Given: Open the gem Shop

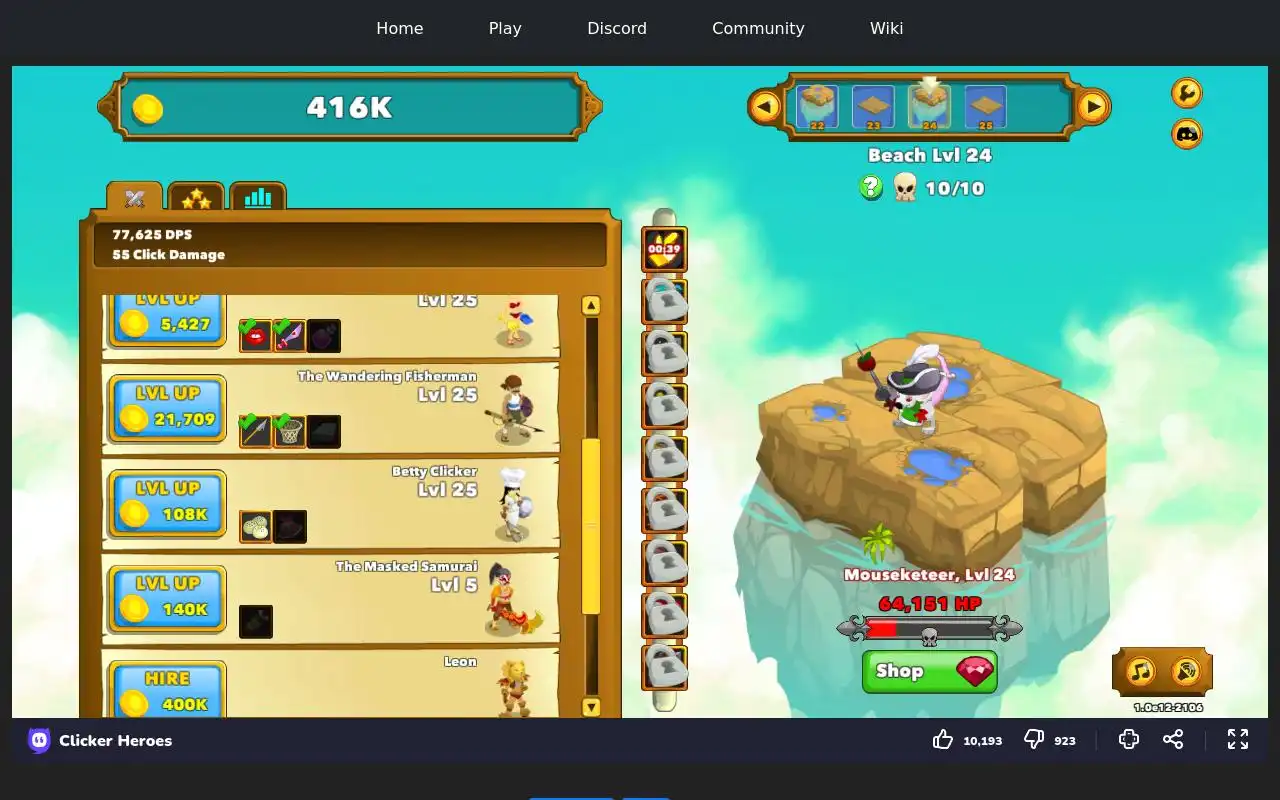Looking at the screenshot, I should click(929, 671).
